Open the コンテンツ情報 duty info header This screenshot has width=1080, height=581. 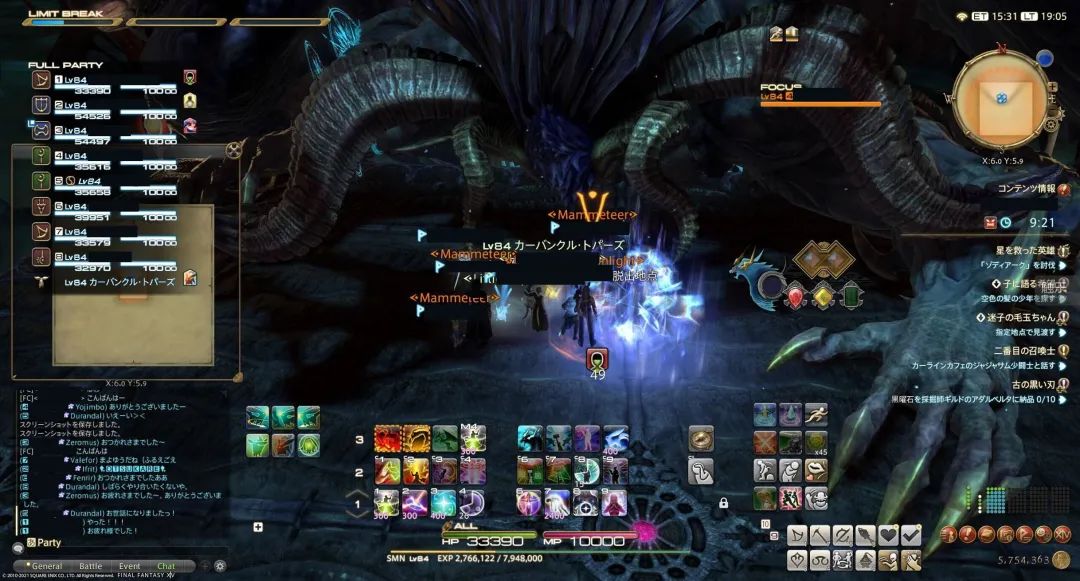[1026, 188]
